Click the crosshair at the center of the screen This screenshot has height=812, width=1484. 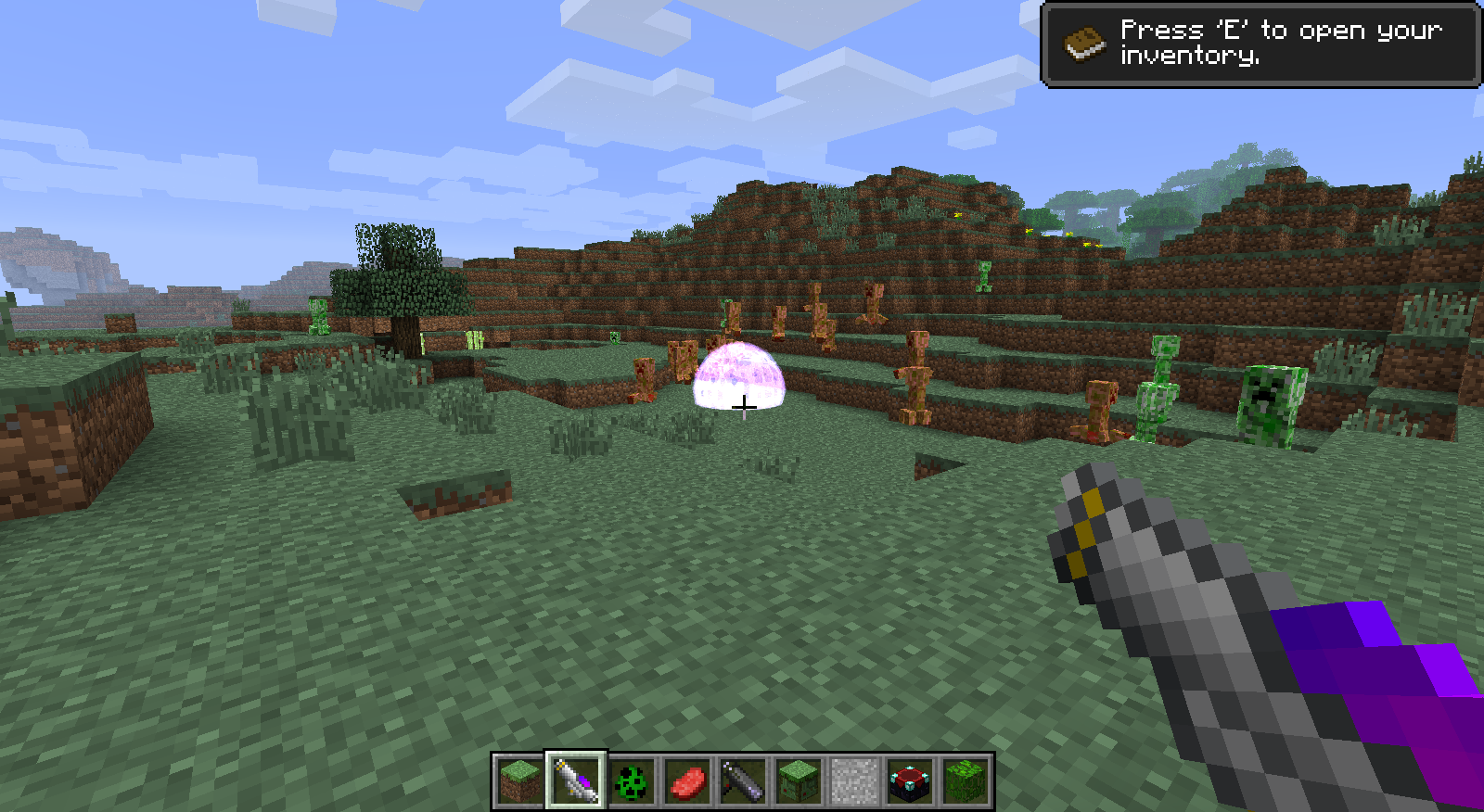tap(745, 406)
